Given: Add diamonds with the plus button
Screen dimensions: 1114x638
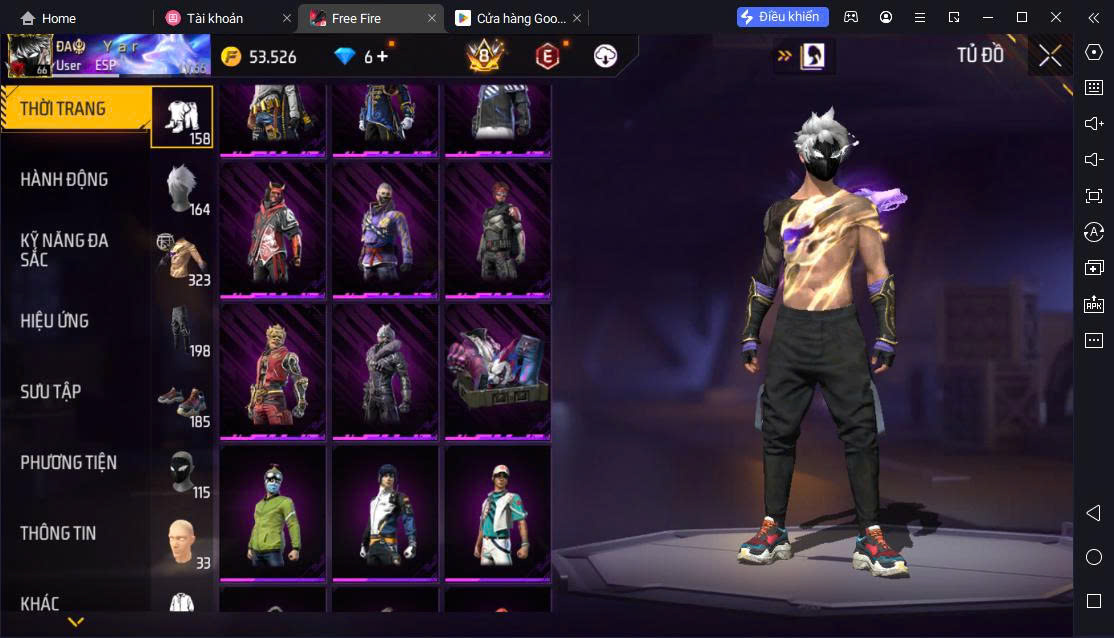Looking at the screenshot, I should pos(382,56).
